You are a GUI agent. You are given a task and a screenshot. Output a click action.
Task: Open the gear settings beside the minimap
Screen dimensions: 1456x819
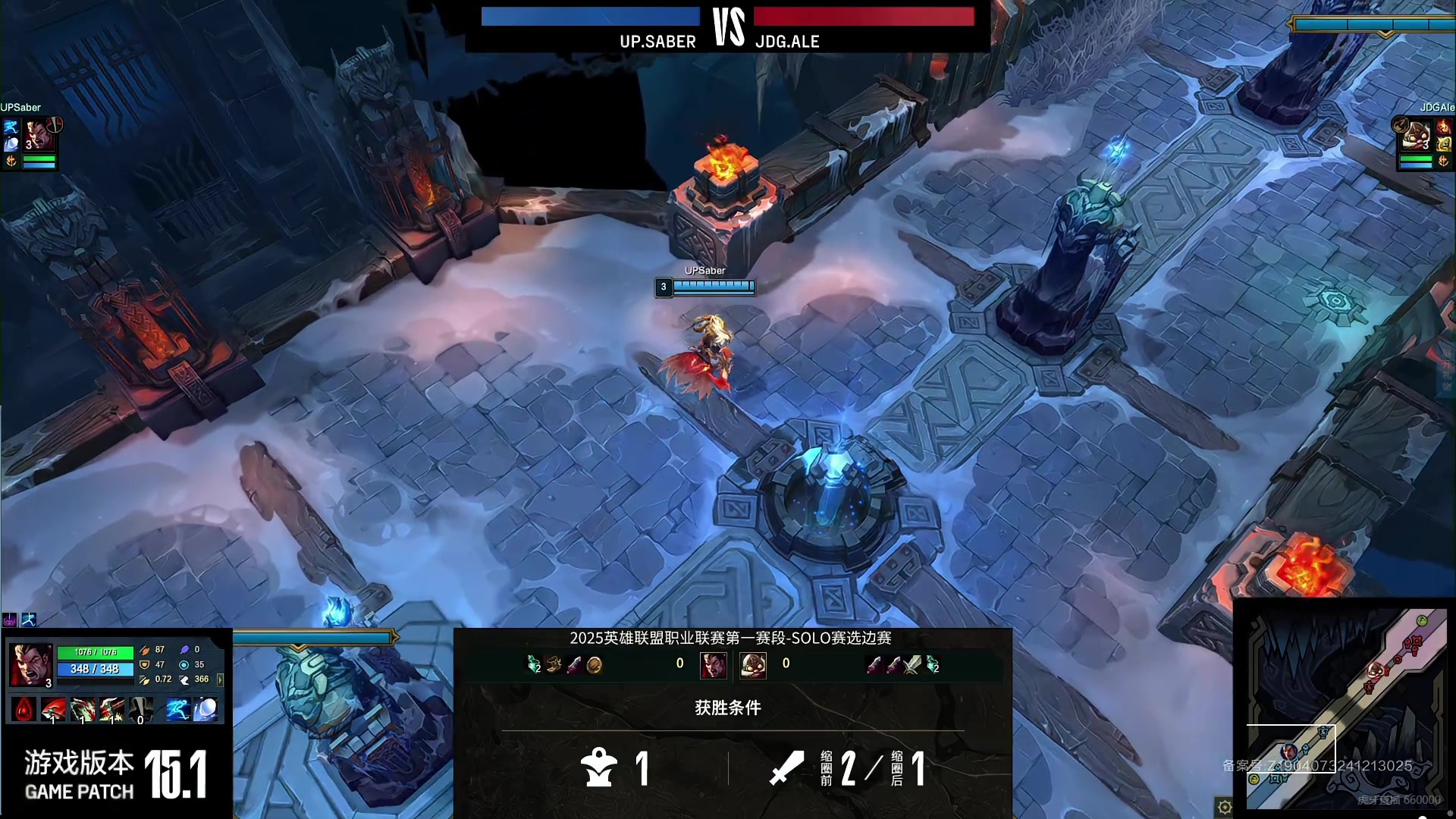pyautogui.click(x=1224, y=807)
